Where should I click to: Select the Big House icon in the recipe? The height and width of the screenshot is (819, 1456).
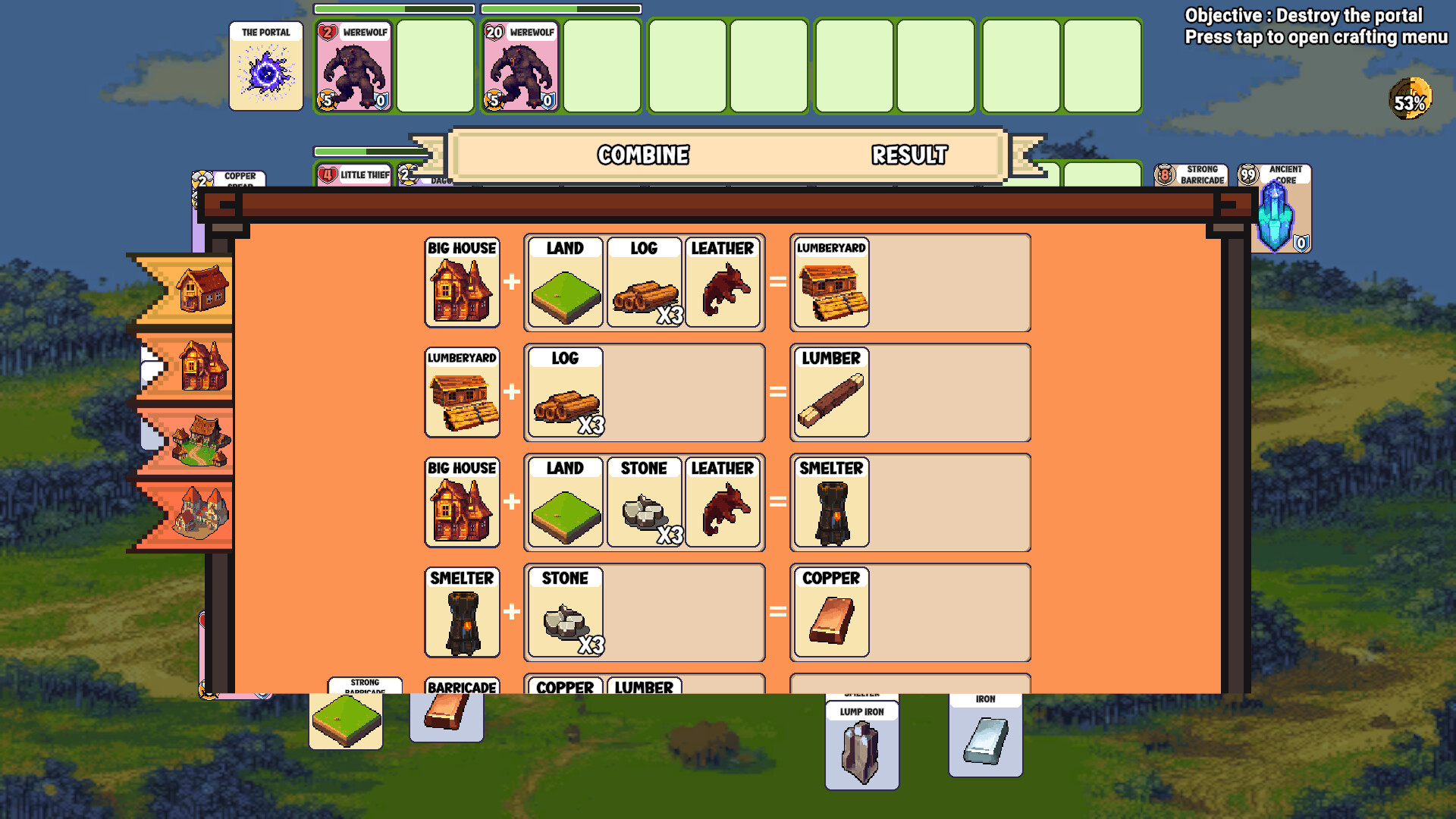pos(461,283)
